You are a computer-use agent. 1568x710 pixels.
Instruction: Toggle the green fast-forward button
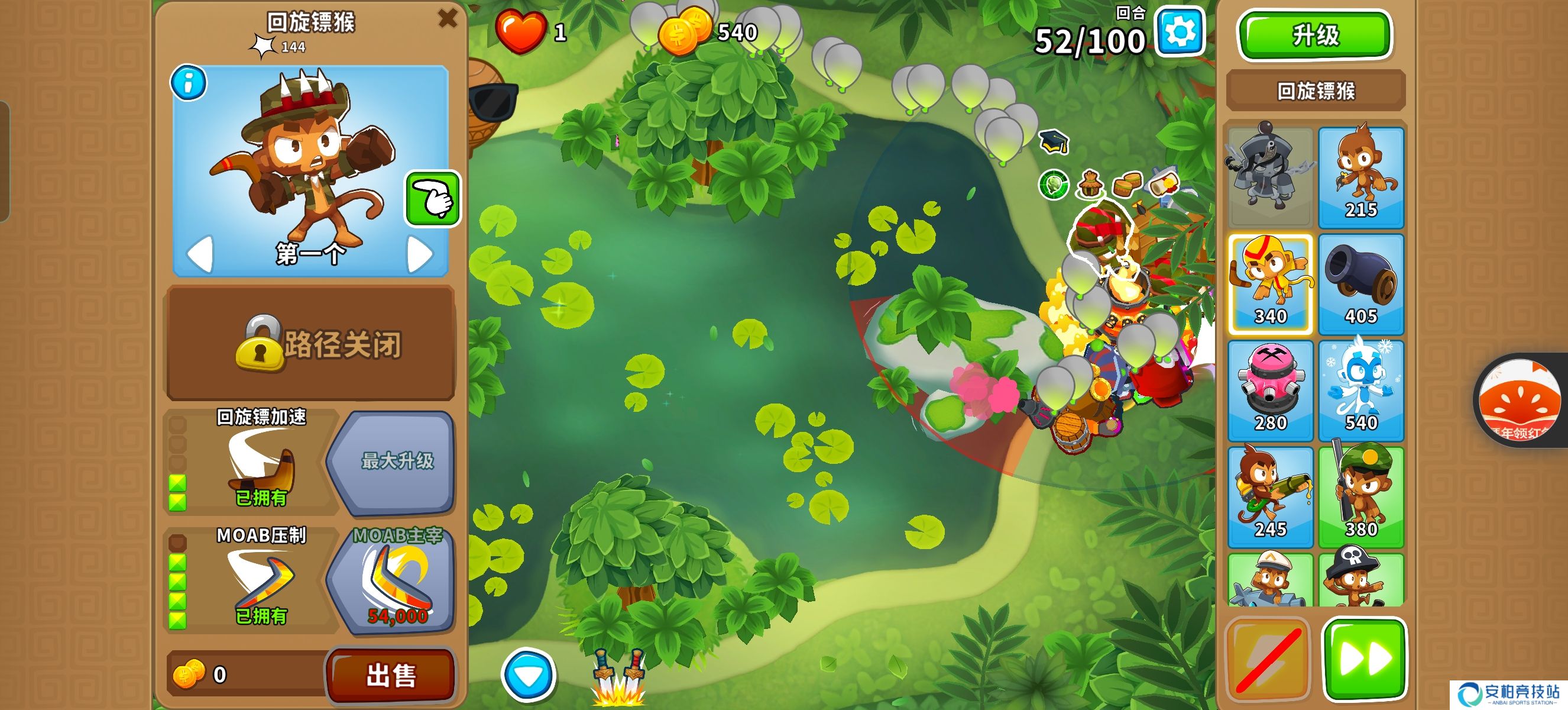tap(1364, 657)
